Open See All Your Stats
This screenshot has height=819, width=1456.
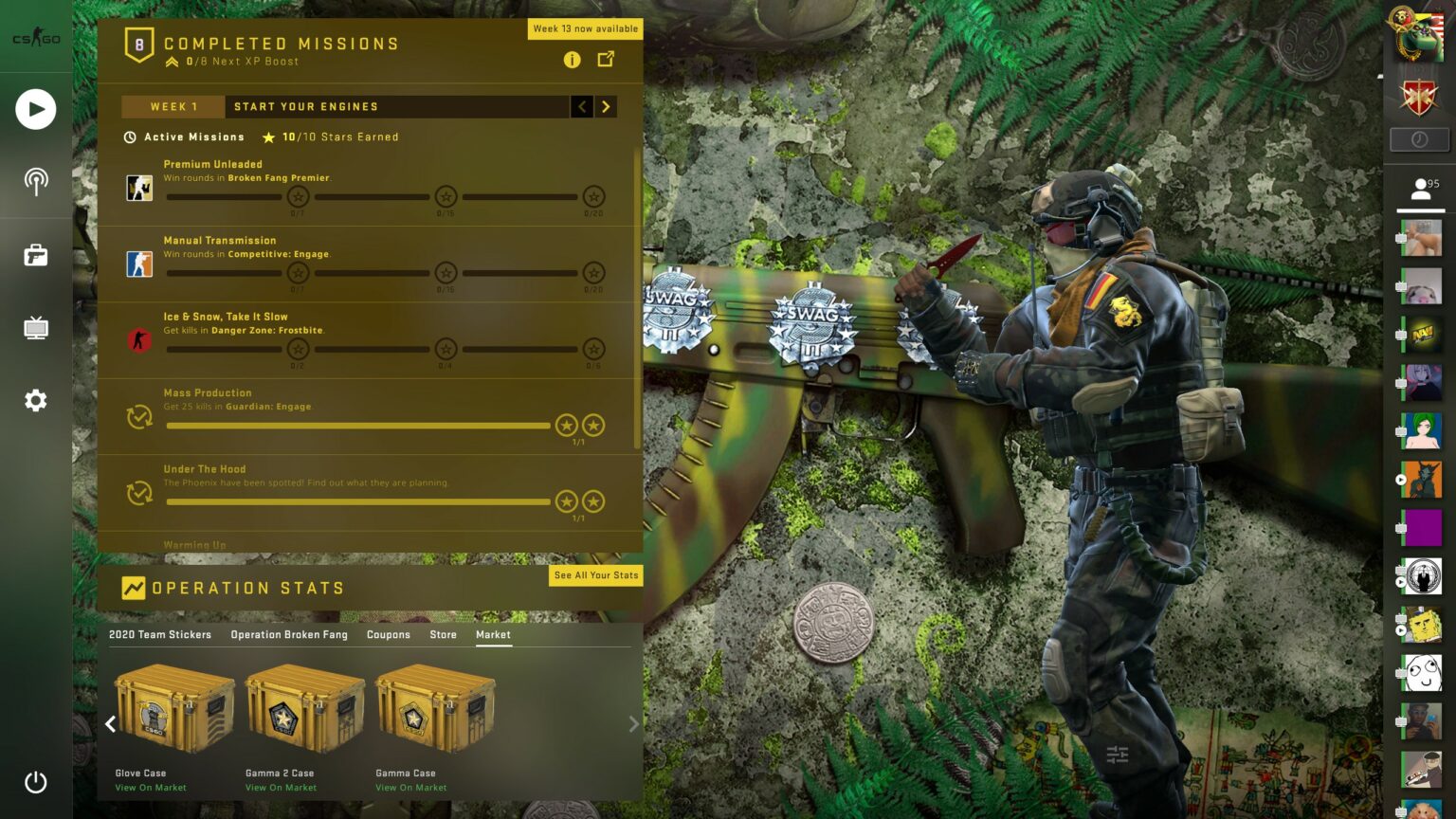[595, 575]
